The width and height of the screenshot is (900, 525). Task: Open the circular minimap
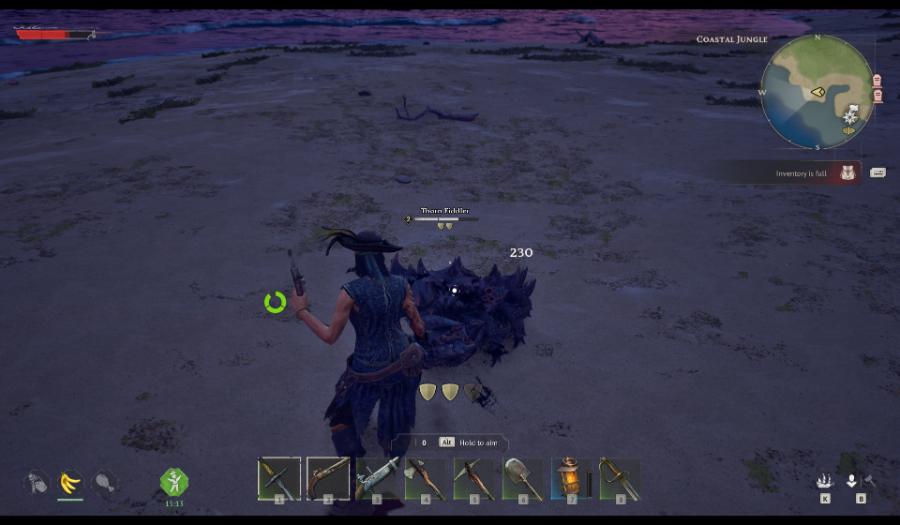coord(817,92)
